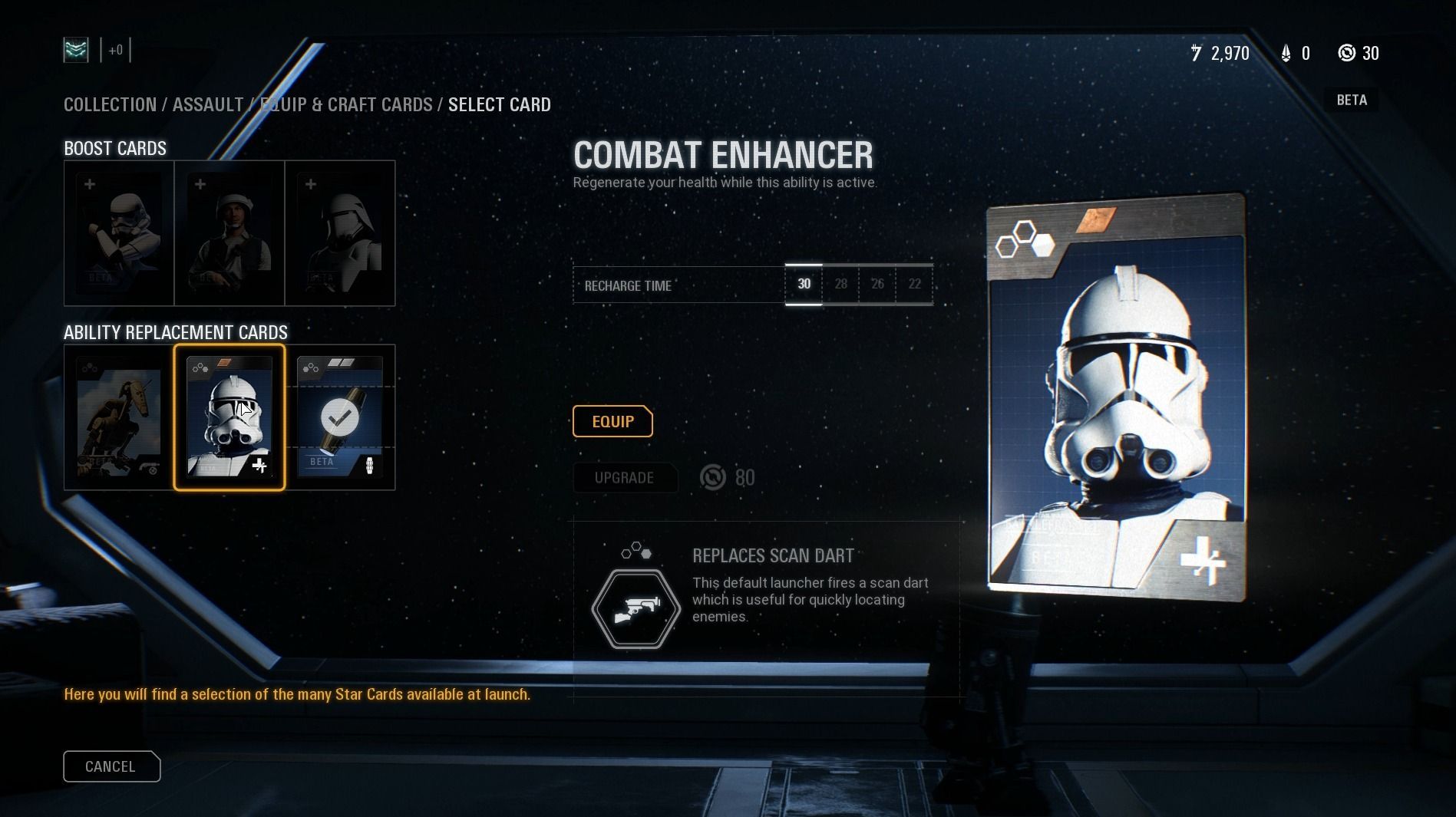The width and height of the screenshot is (1456, 817).
Task: Click the Scan Dart launcher hexagon icon
Action: click(636, 609)
